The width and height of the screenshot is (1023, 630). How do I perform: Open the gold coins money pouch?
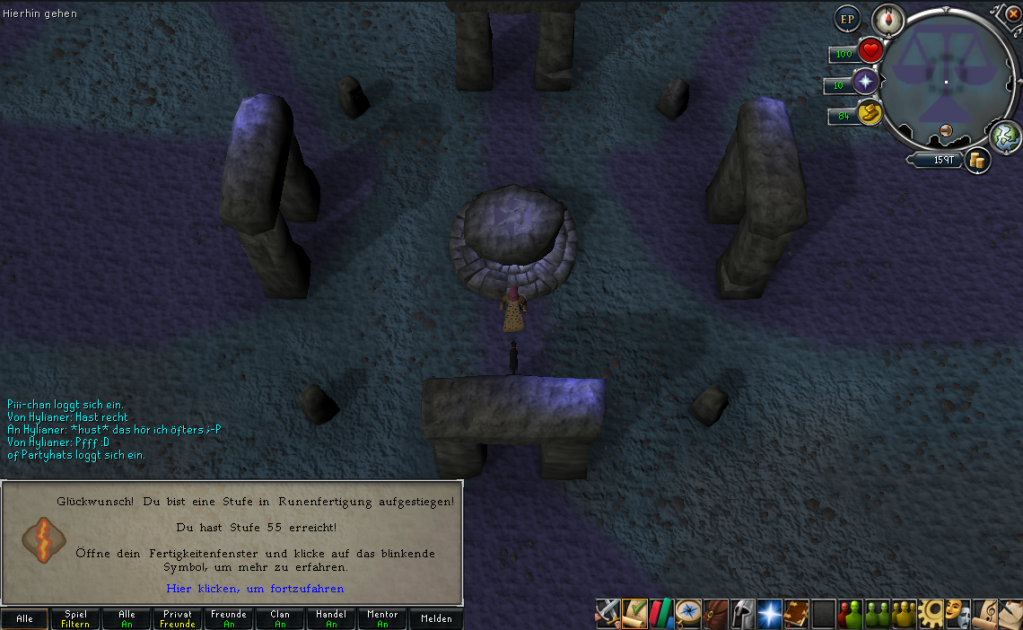[x=977, y=159]
